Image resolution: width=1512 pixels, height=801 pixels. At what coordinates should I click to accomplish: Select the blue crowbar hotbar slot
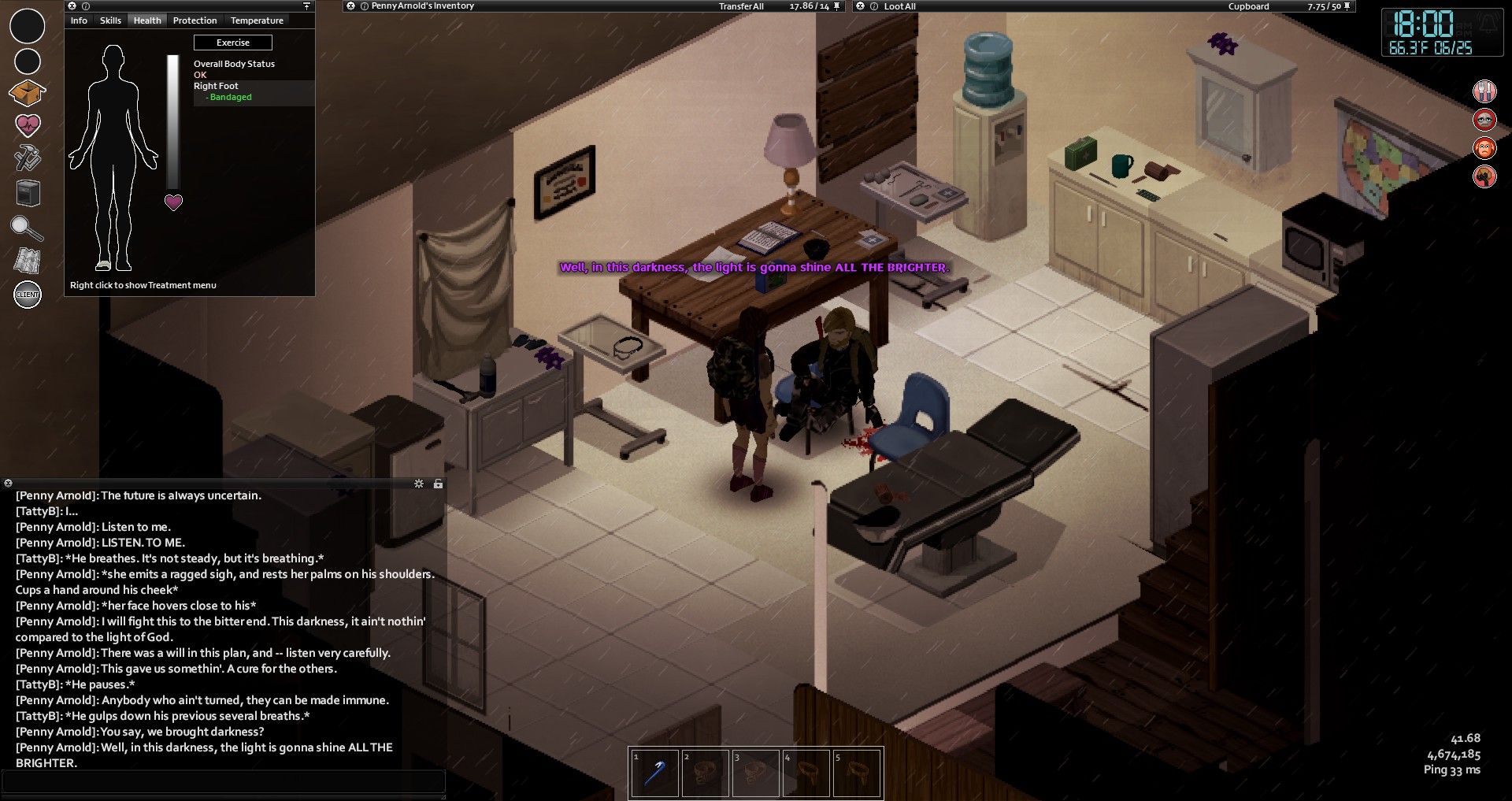(x=654, y=773)
